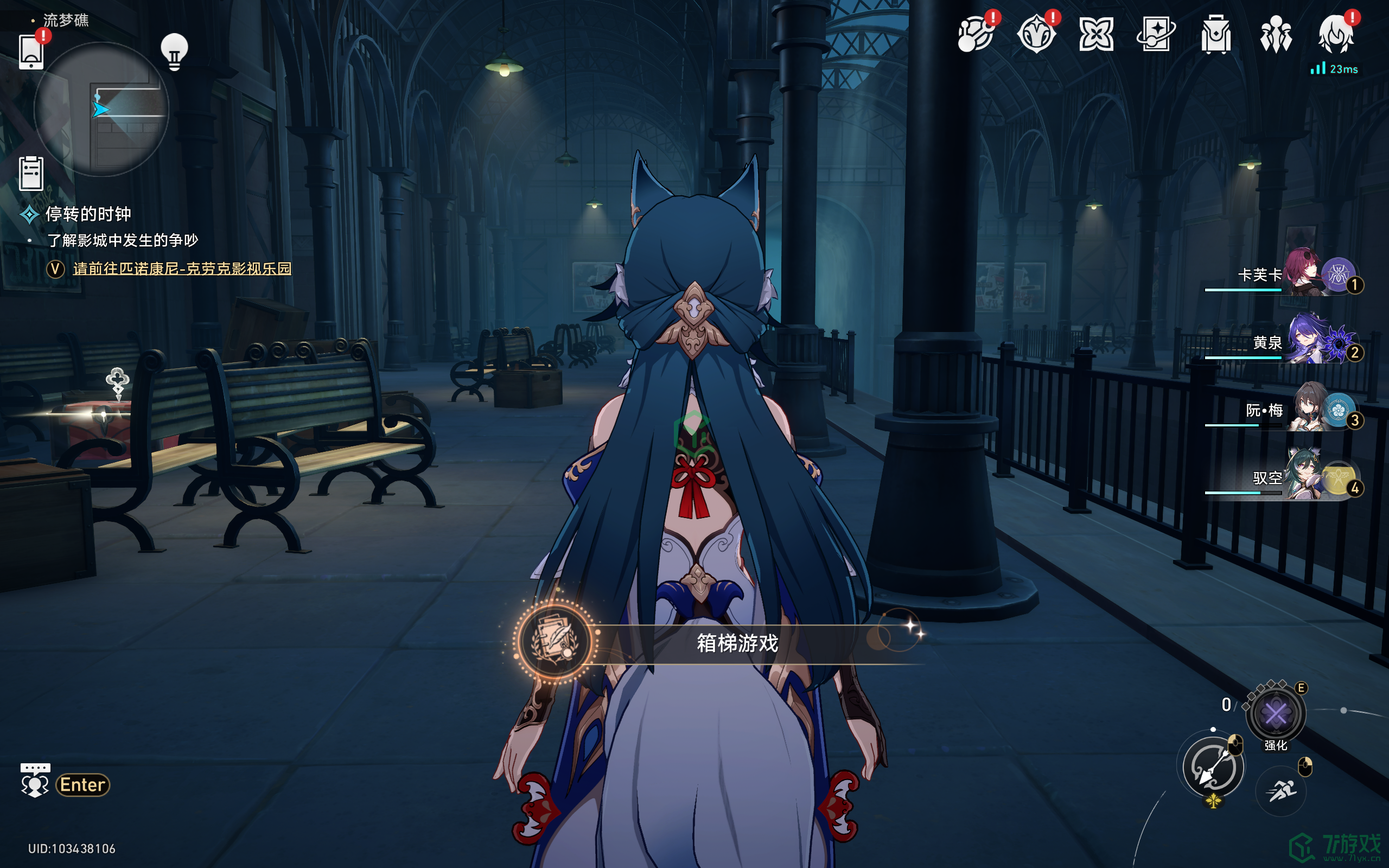Select the 停转的时钟 quest tracker
Image resolution: width=1389 pixels, height=868 pixels.
click(88, 214)
